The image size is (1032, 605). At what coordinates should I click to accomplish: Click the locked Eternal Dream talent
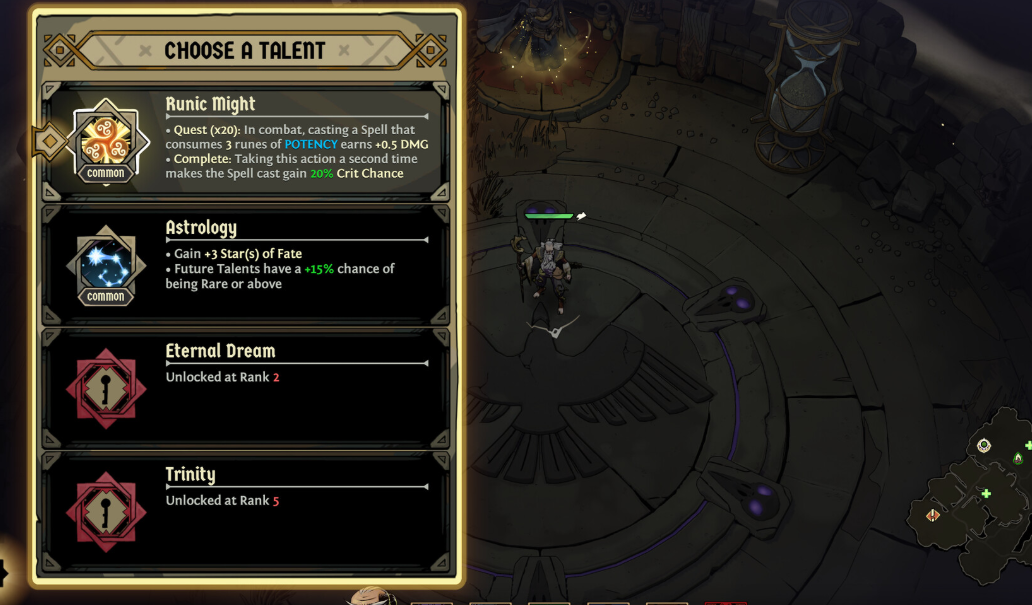click(245, 388)
